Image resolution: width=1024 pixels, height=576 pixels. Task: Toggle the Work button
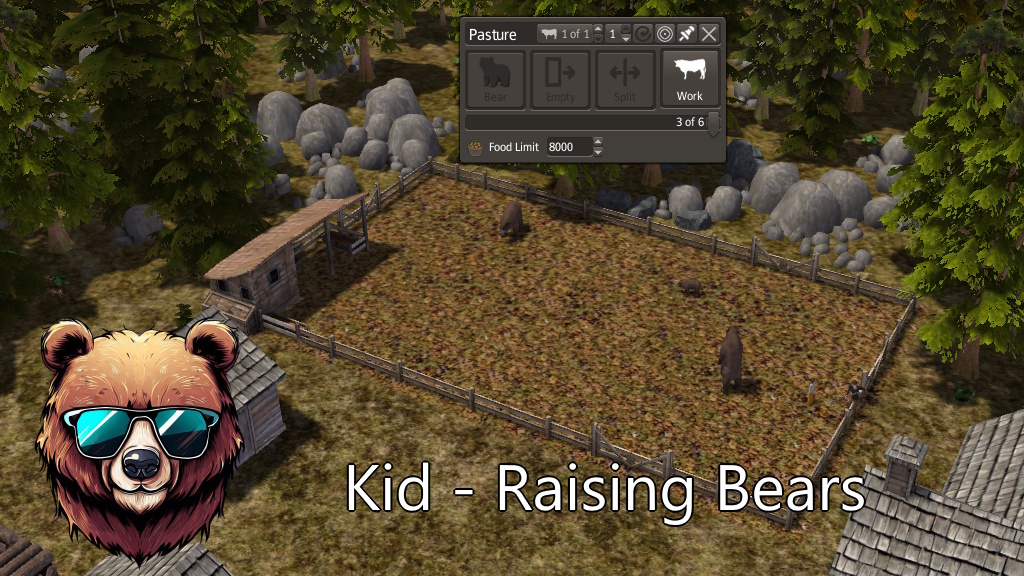tap(689, 79)
